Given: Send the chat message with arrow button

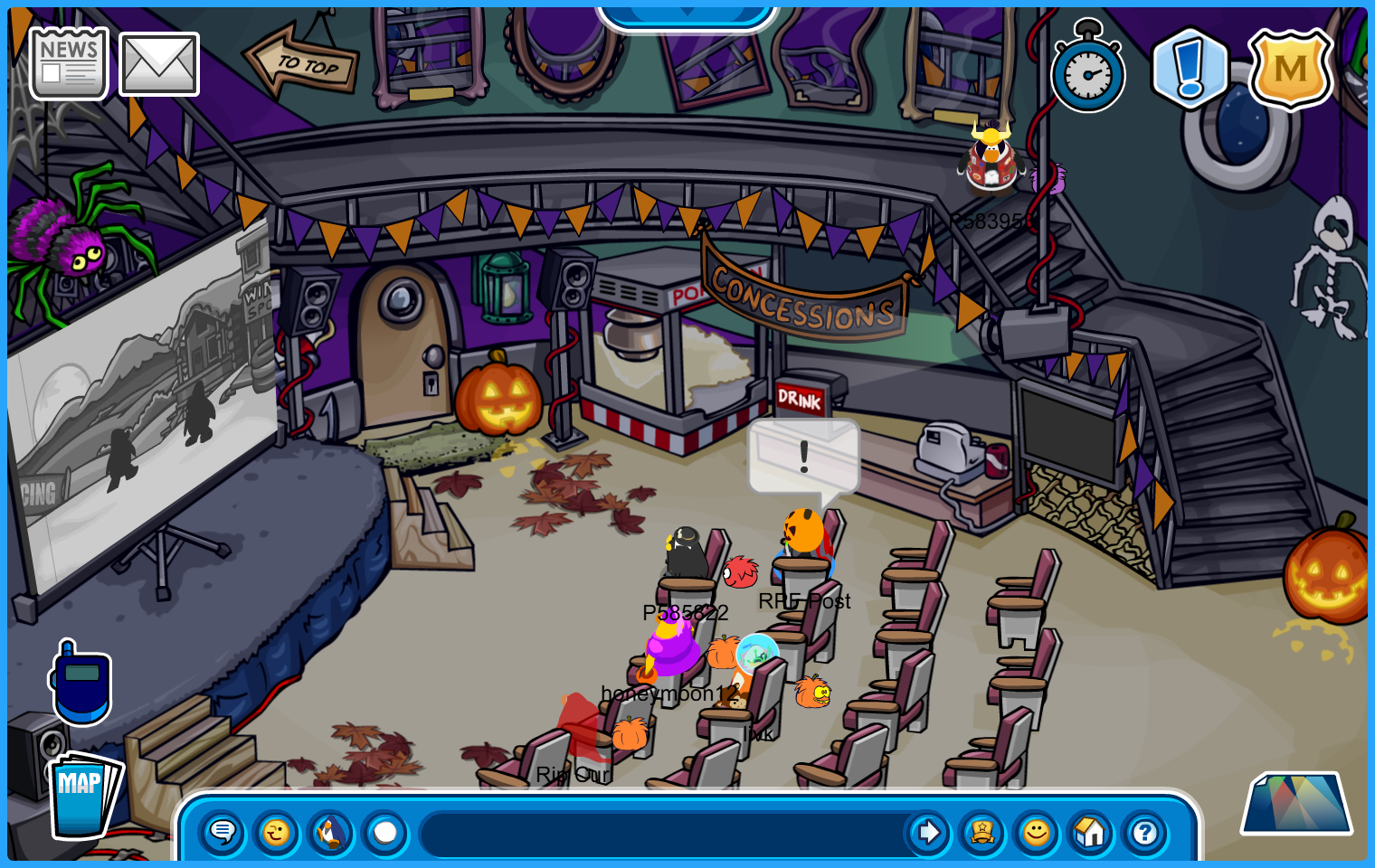Looking at the screenshot, I should [927, 832].
